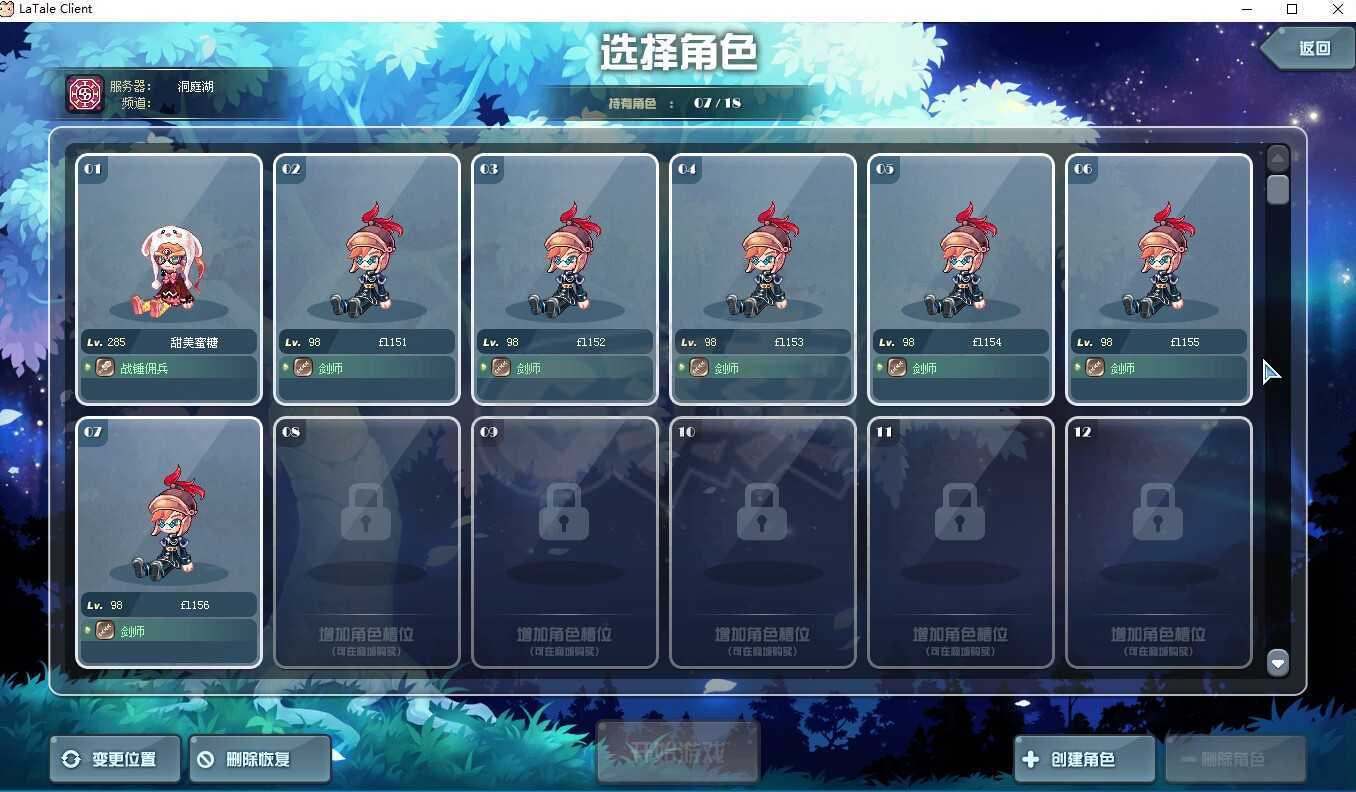Click the 剑师 class icon on slot 07 card

click(x=105, y=631)
